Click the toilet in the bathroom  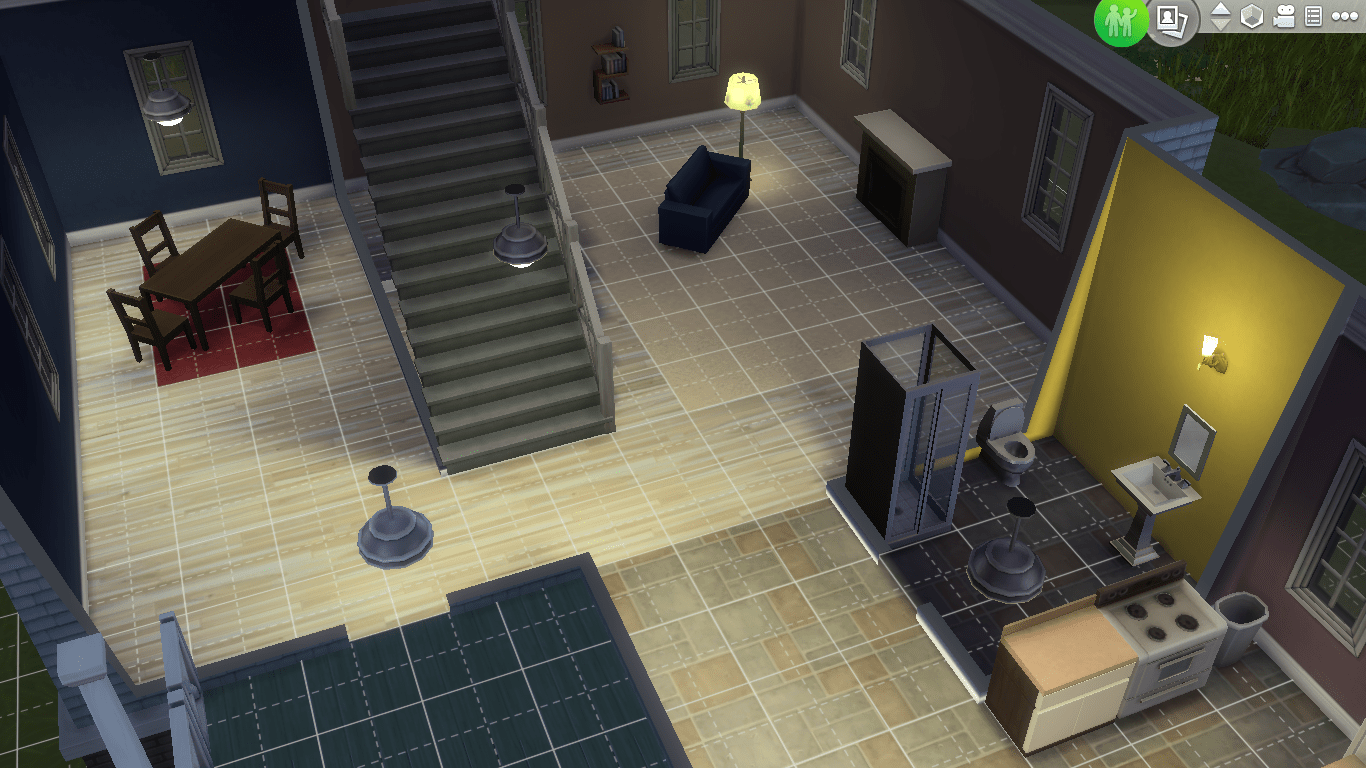(x=1015, y=450)
